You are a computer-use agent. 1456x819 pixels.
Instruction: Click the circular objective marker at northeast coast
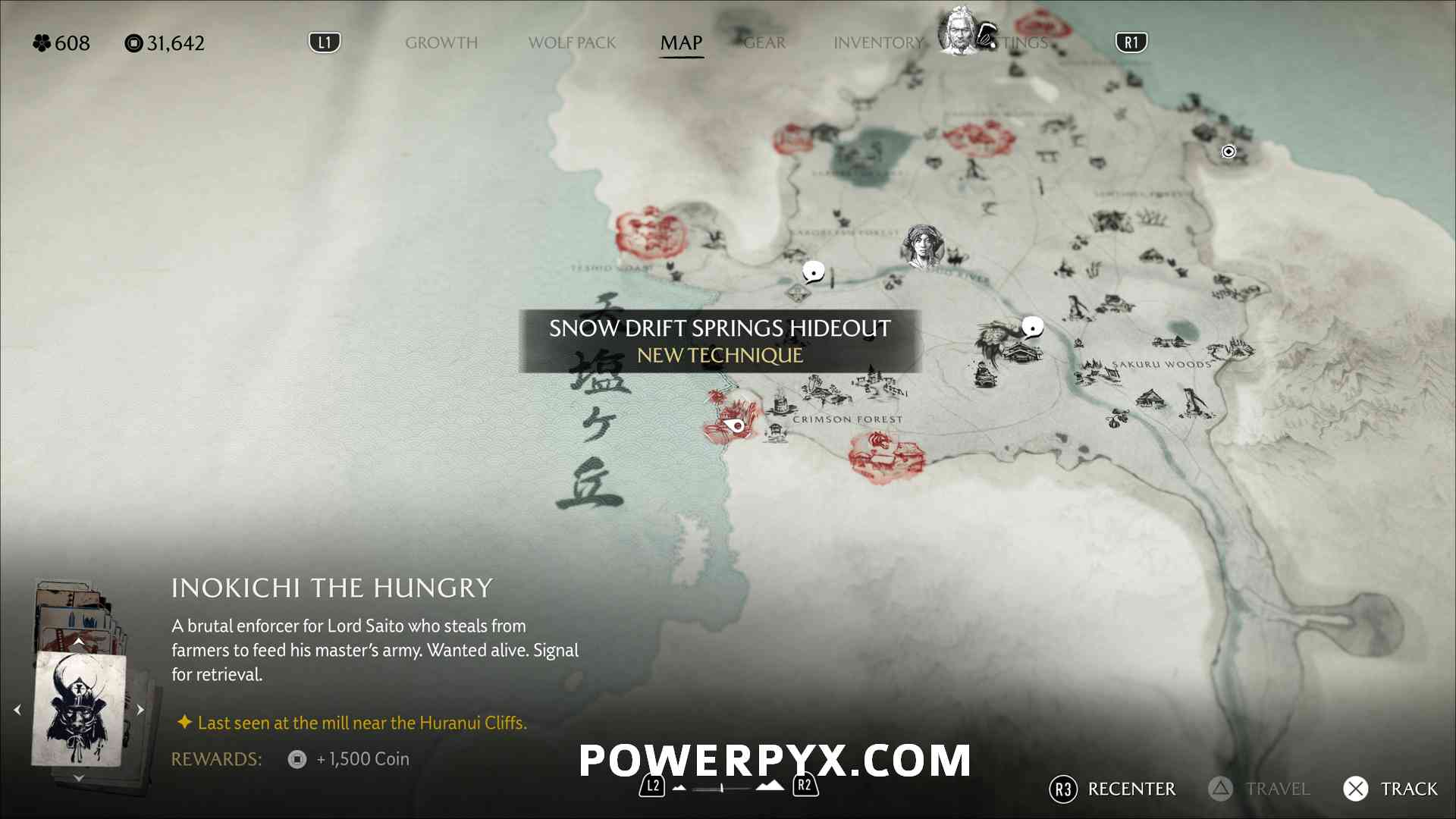pyautogui.click(x=1228, y=152)
